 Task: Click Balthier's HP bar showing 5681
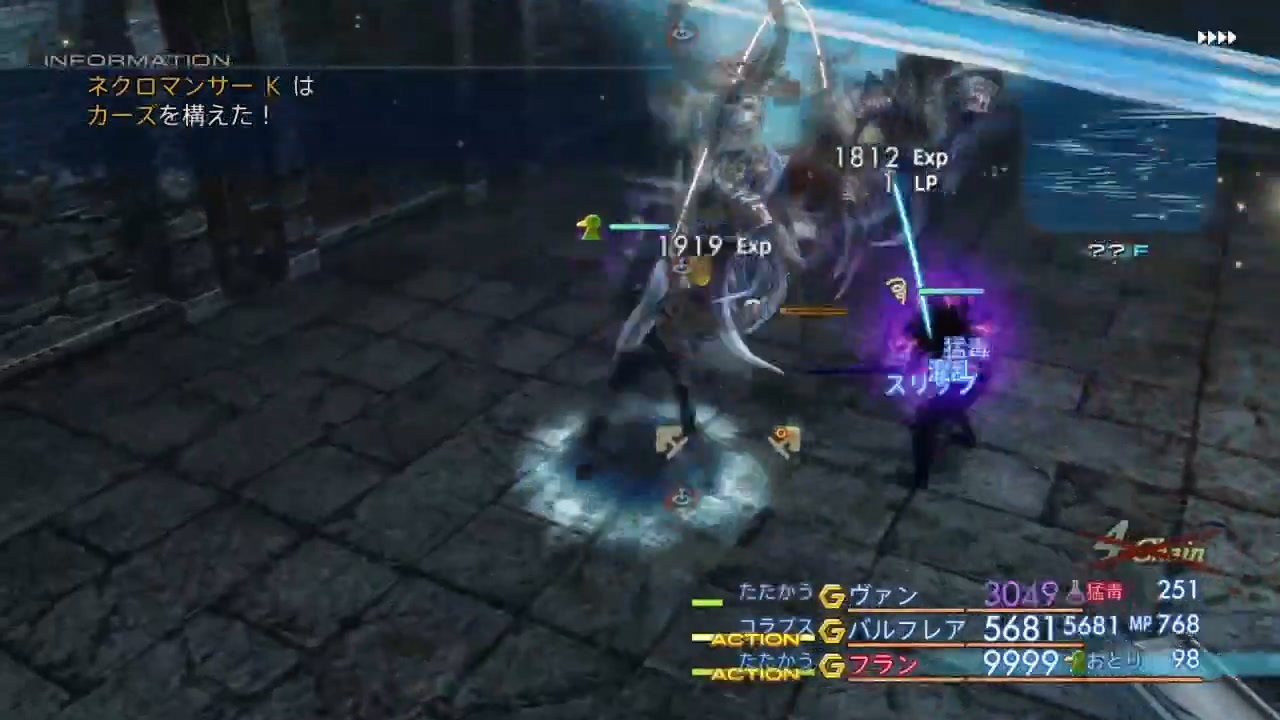coord(1015,627)
